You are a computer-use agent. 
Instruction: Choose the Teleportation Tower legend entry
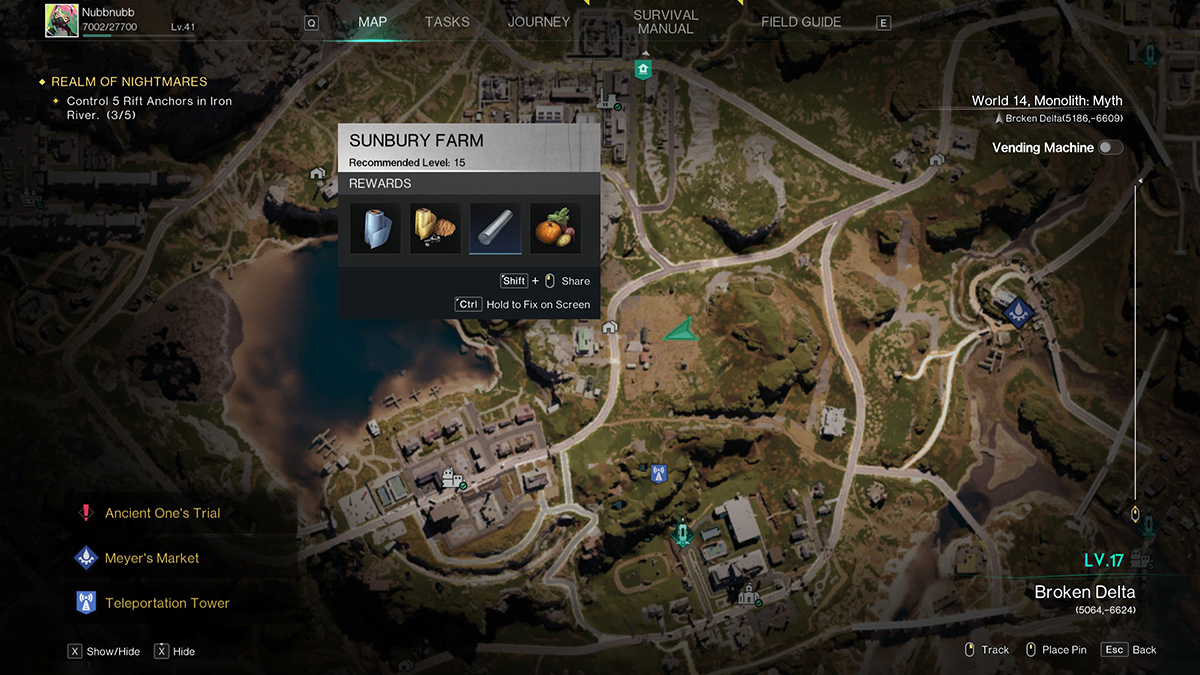[166, 603]
